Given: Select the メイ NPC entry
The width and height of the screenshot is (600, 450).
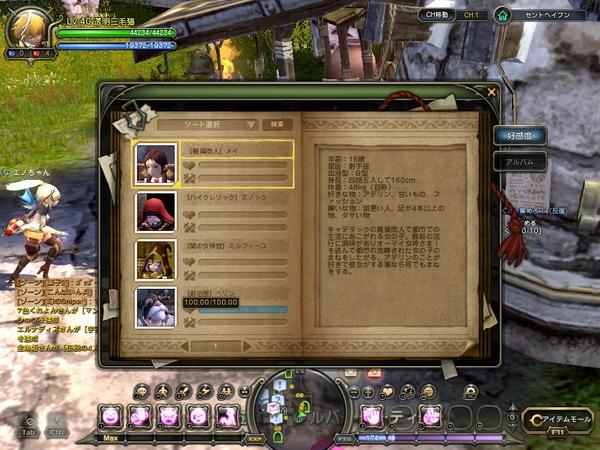Looking at the screenshot, I should [214, 164].
